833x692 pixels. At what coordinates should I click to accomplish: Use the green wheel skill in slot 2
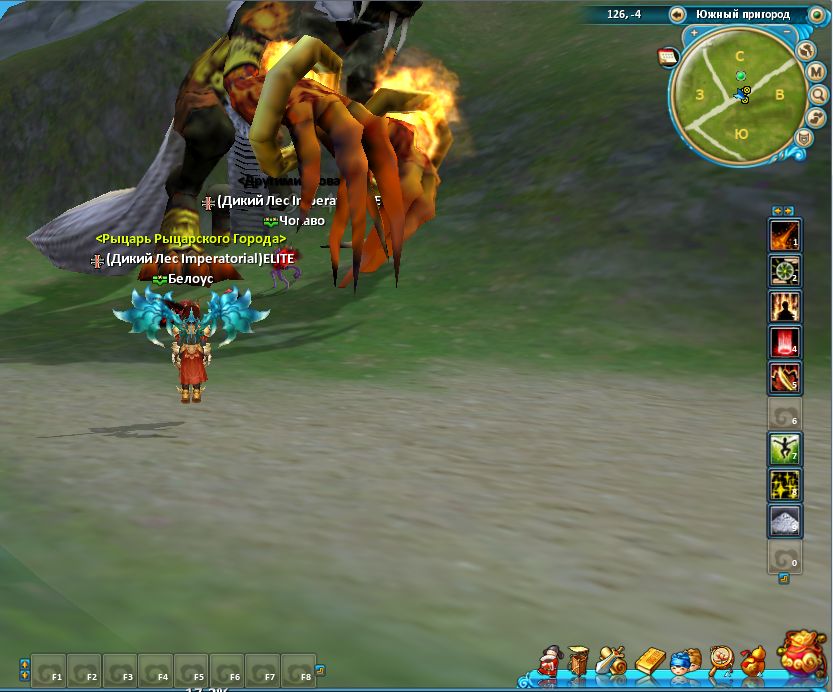(783, 271)
